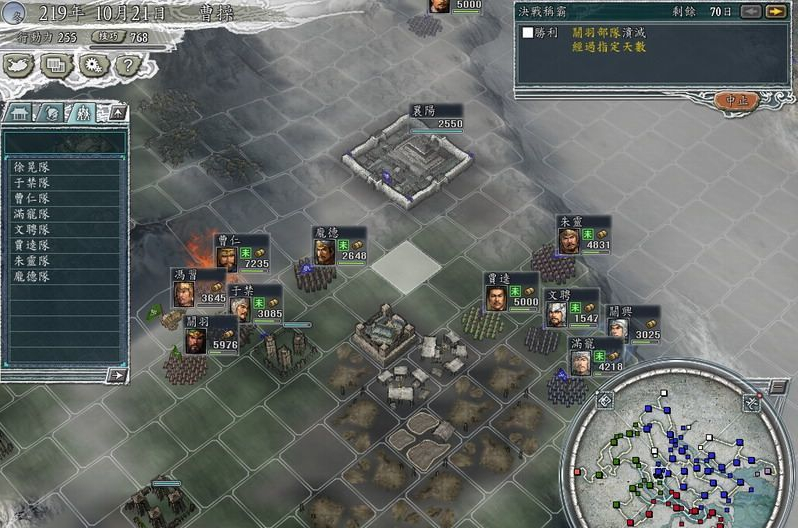Switch to the city building tab

click(20, 112)
